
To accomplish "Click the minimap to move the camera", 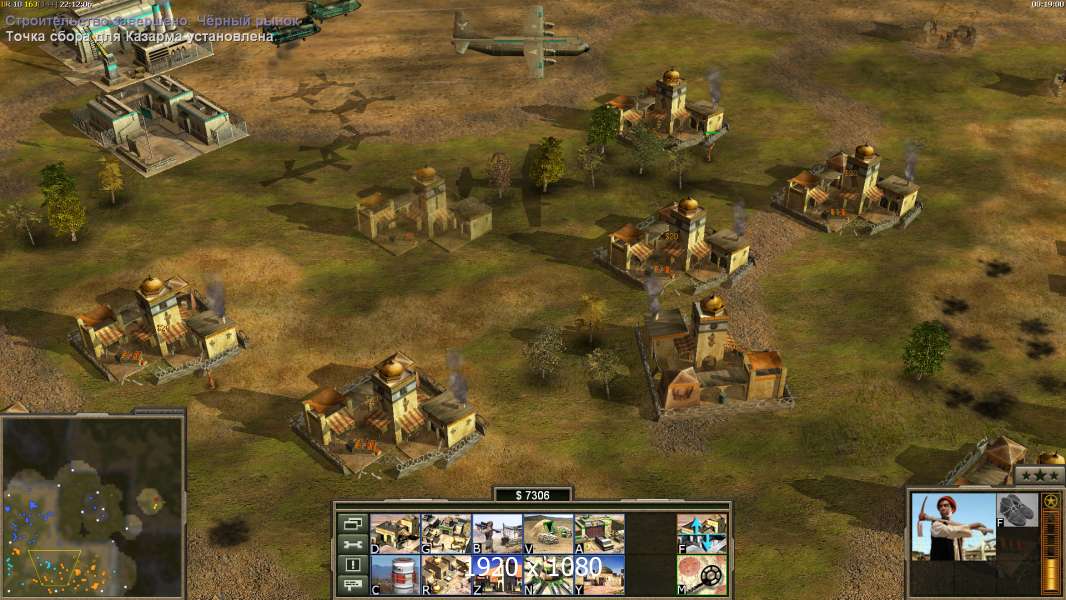I will pos(92,505).
